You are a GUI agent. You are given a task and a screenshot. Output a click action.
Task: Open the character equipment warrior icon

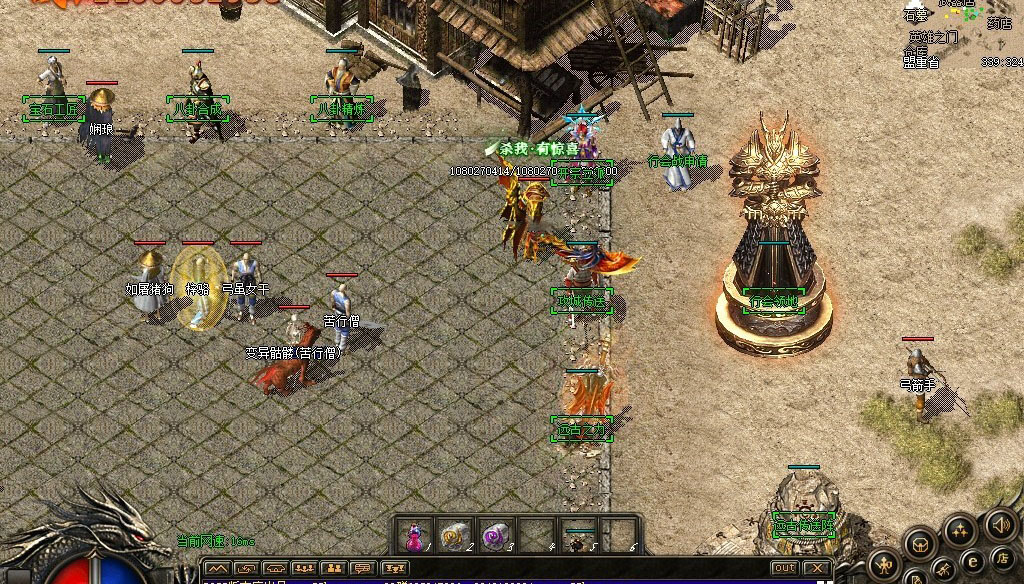click(x=884, y=566)
